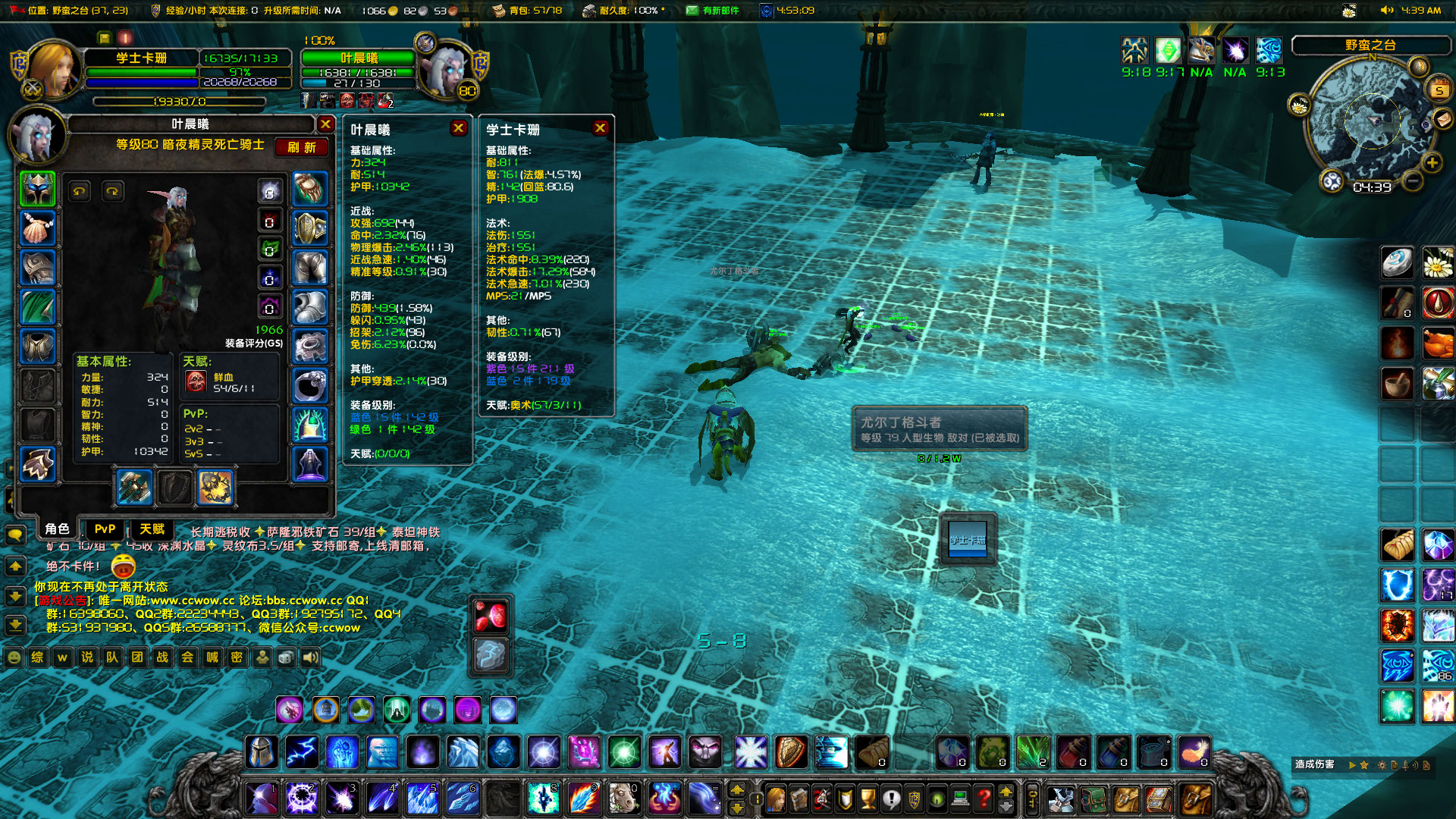Open the calendar showing date 5 on minimap

[x=1439, y=88]
